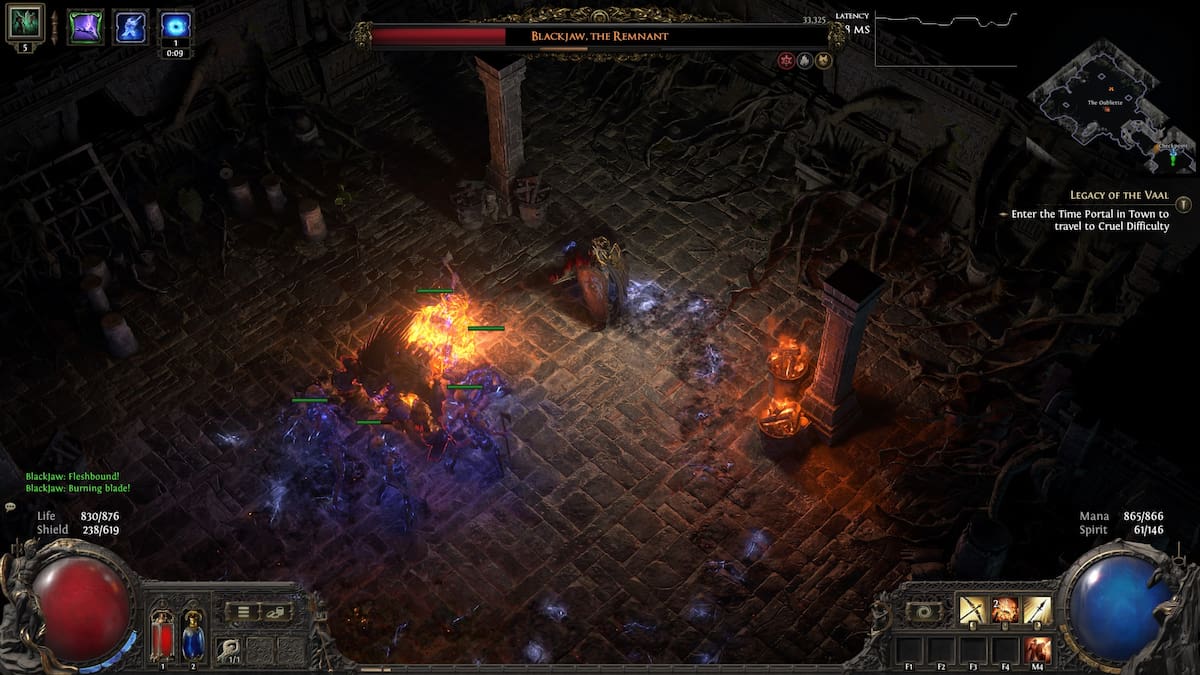1200x675 pixels.
Task: Click Blackjaw's red skull modifier icon
Action: click(x=787, y=60)
